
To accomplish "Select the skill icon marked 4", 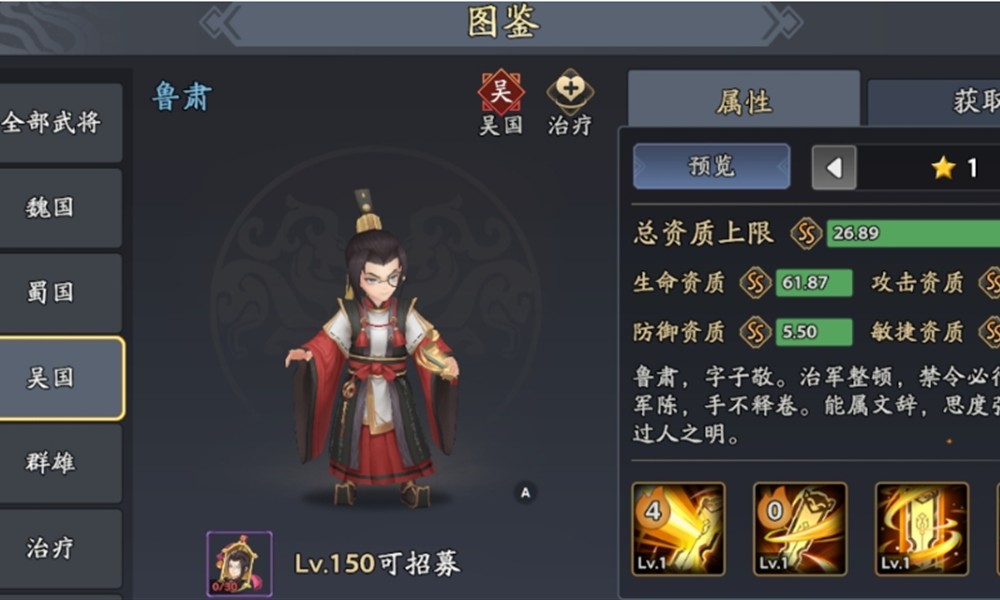I will (678, 529).
